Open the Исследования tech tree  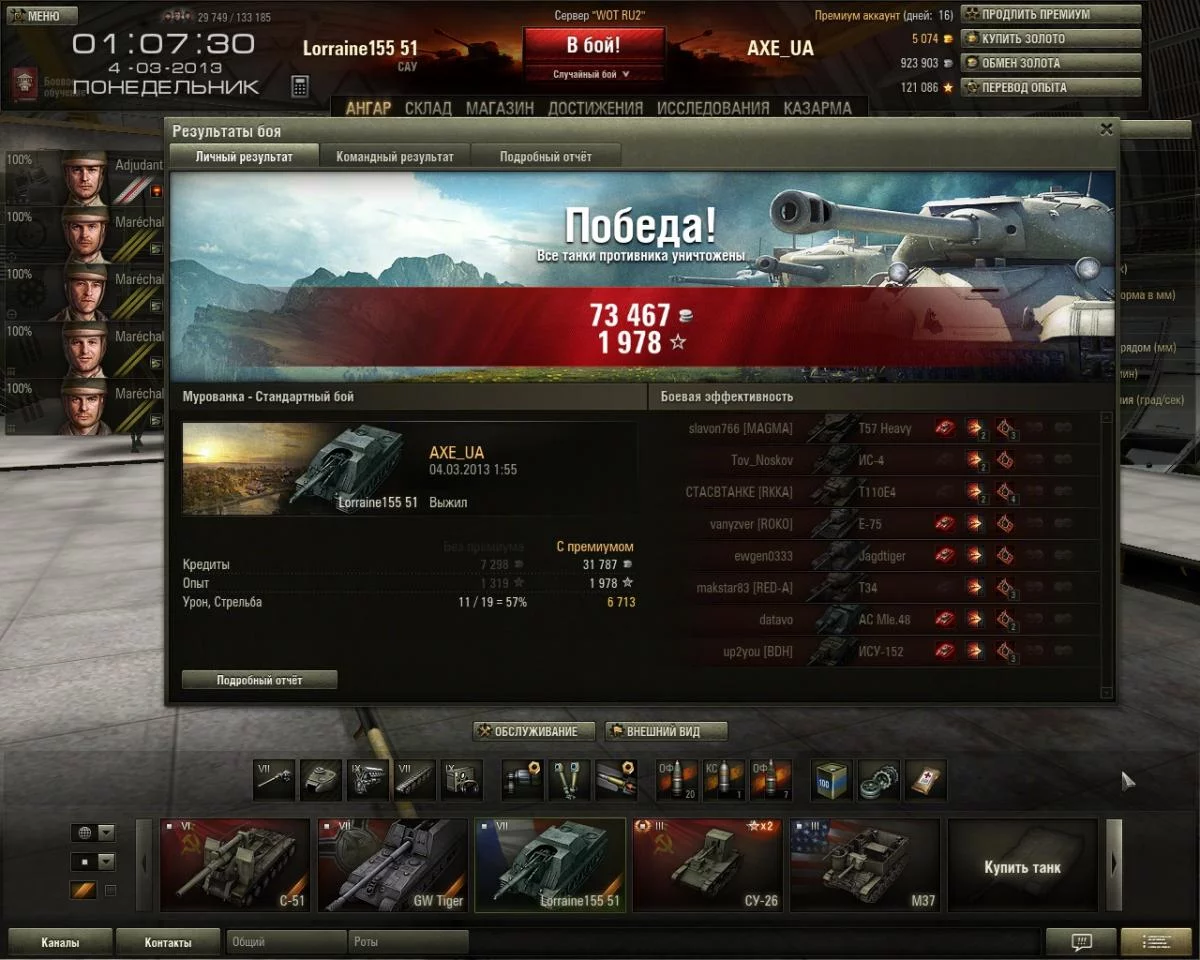713,108
